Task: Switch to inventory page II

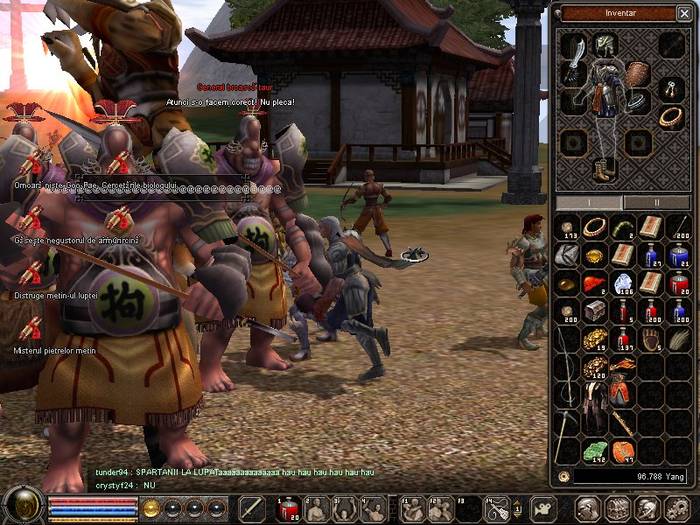Action: point(656,202)
